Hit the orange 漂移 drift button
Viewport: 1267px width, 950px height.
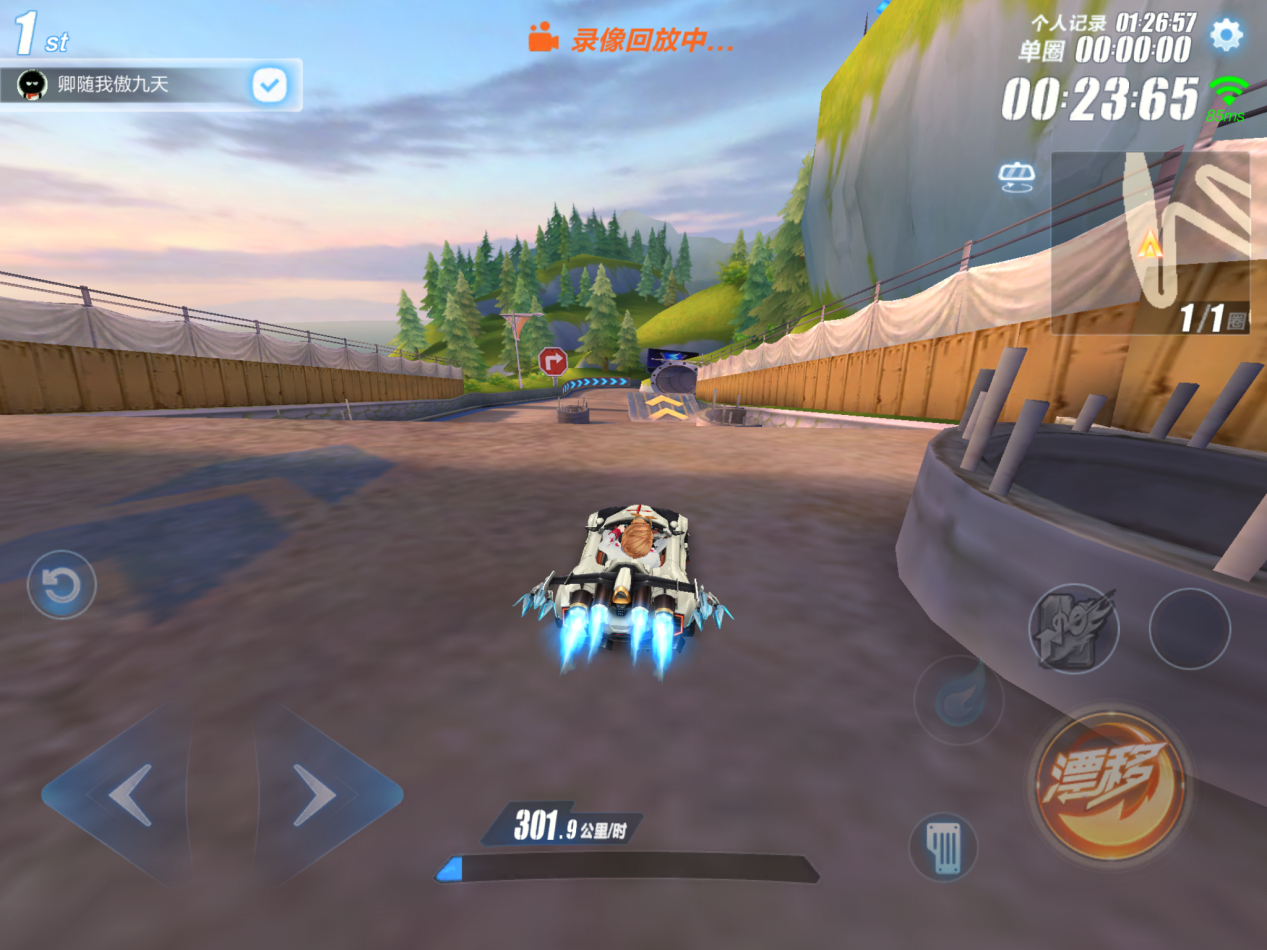[x=1110, y=783]
